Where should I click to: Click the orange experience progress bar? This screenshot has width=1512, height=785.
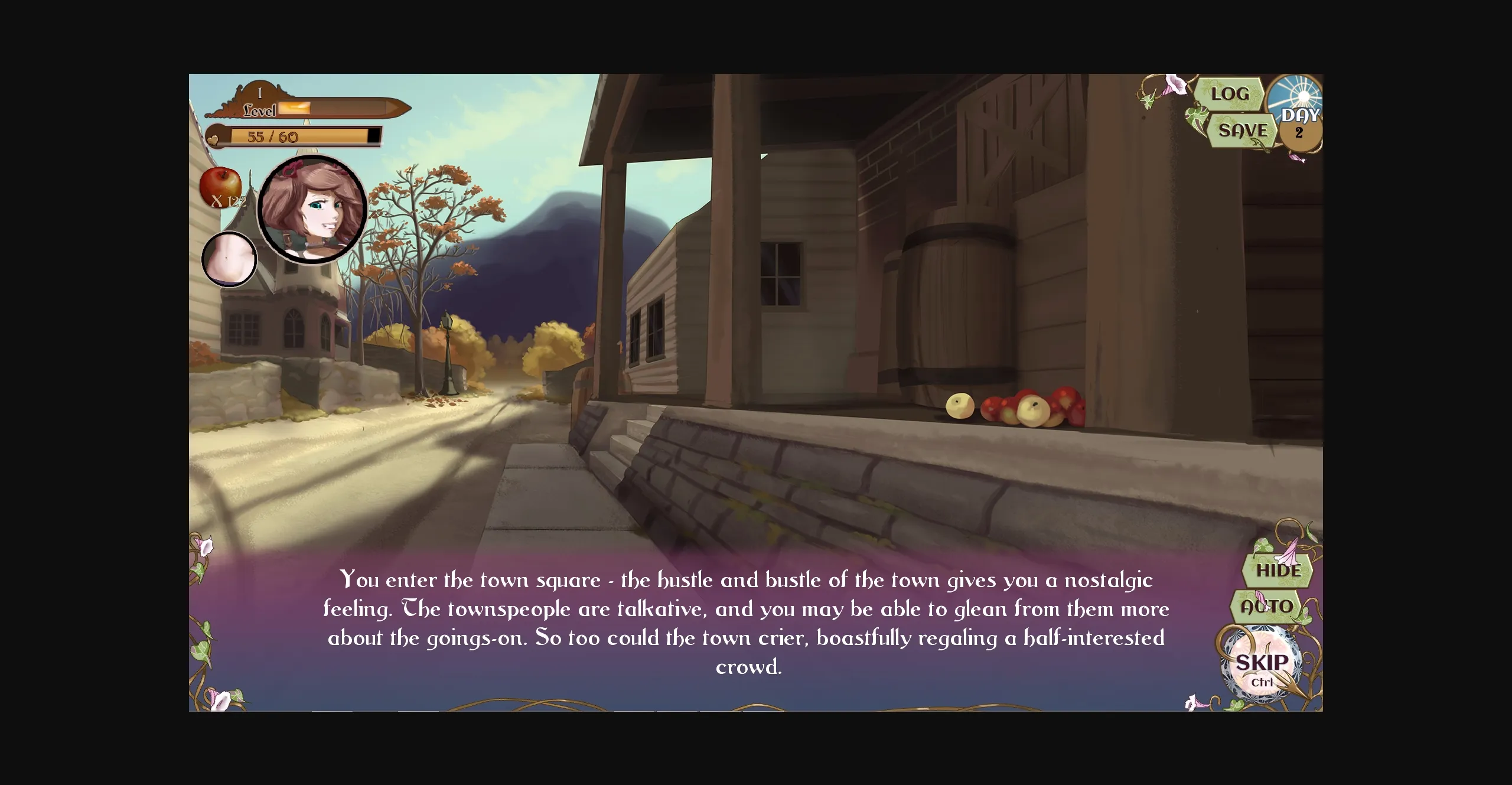coord(295,109)
